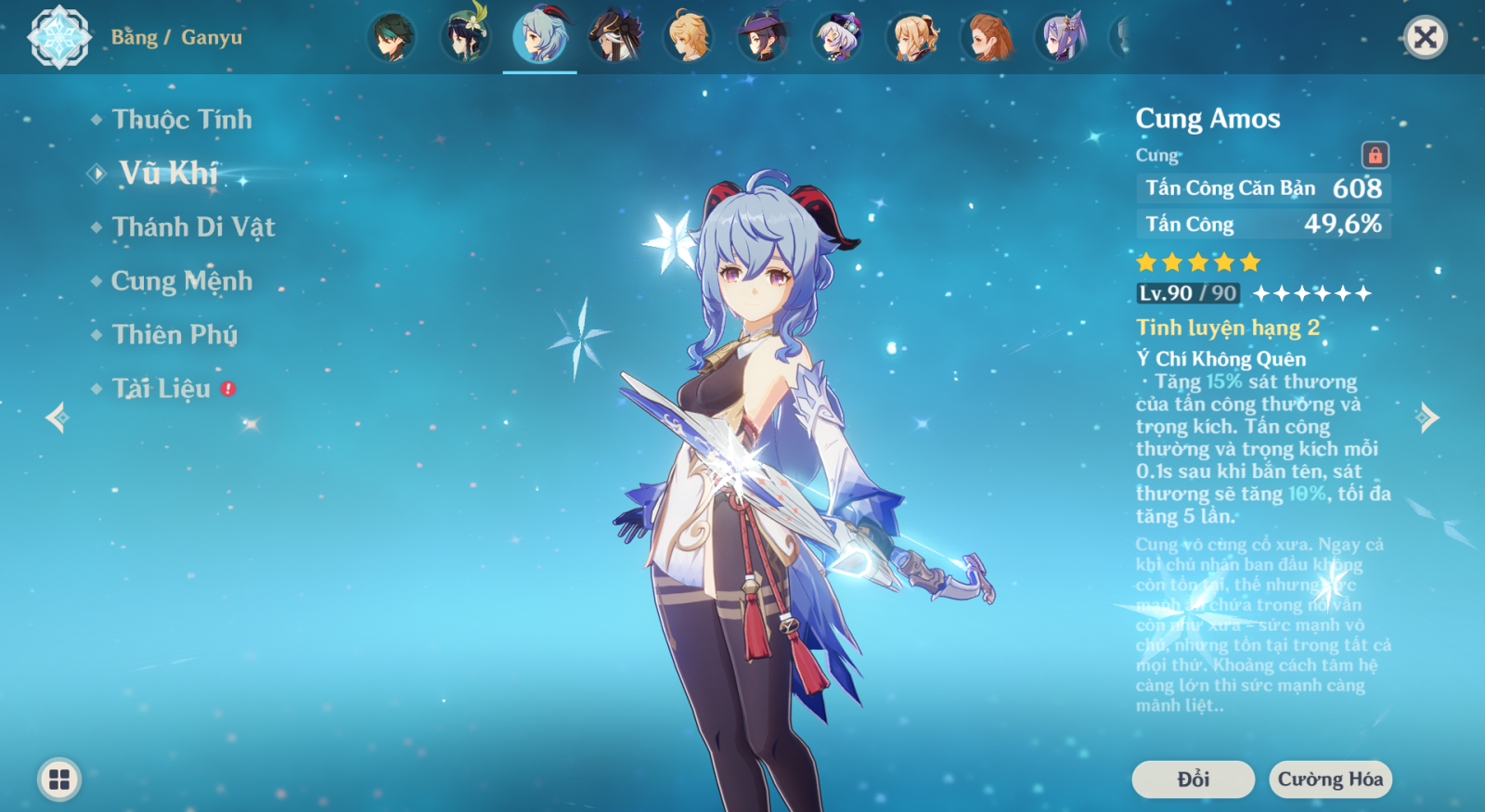The image size is (1485, 812).
Task: Click the Cường Hóa enhance button
Action: click(x=1330, y=780)
